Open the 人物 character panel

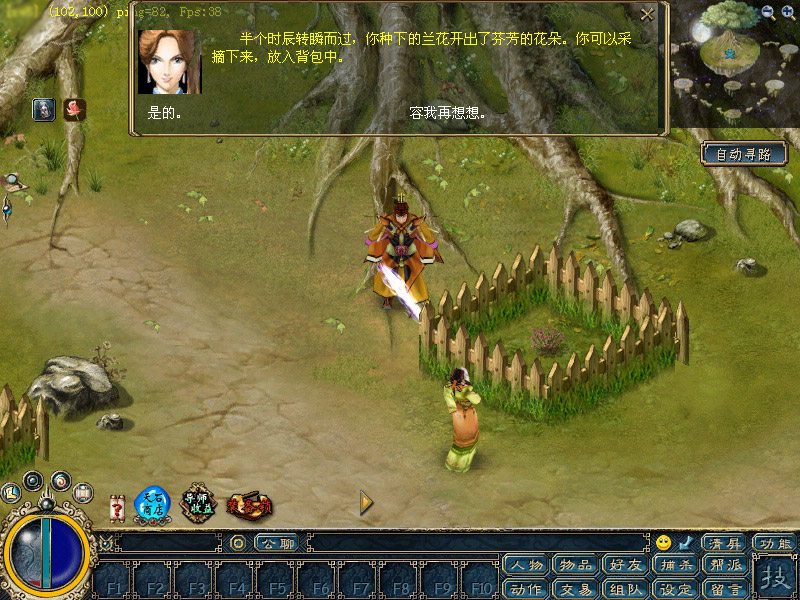526,566
